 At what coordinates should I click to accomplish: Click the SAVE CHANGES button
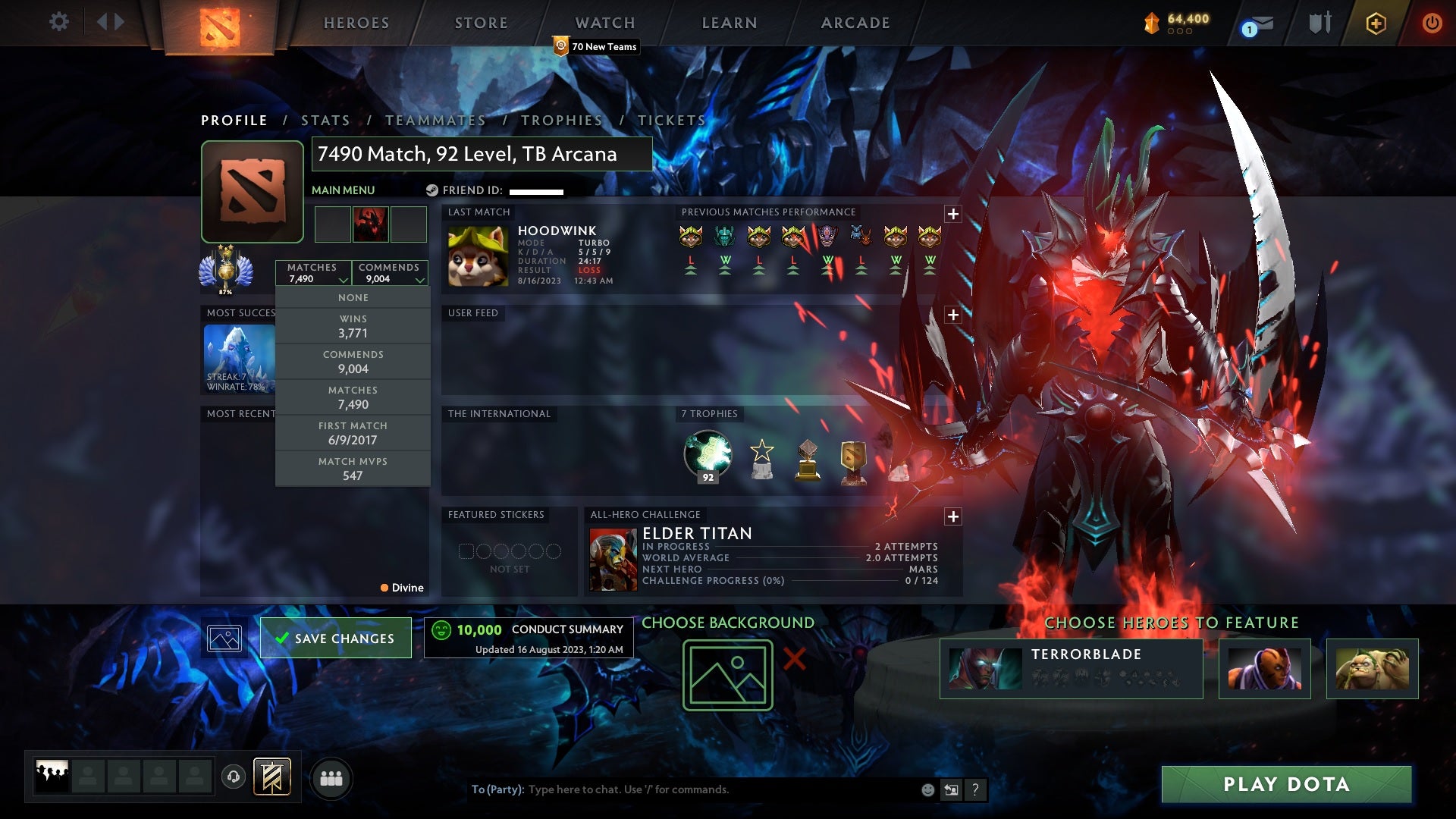coord(335,638)
